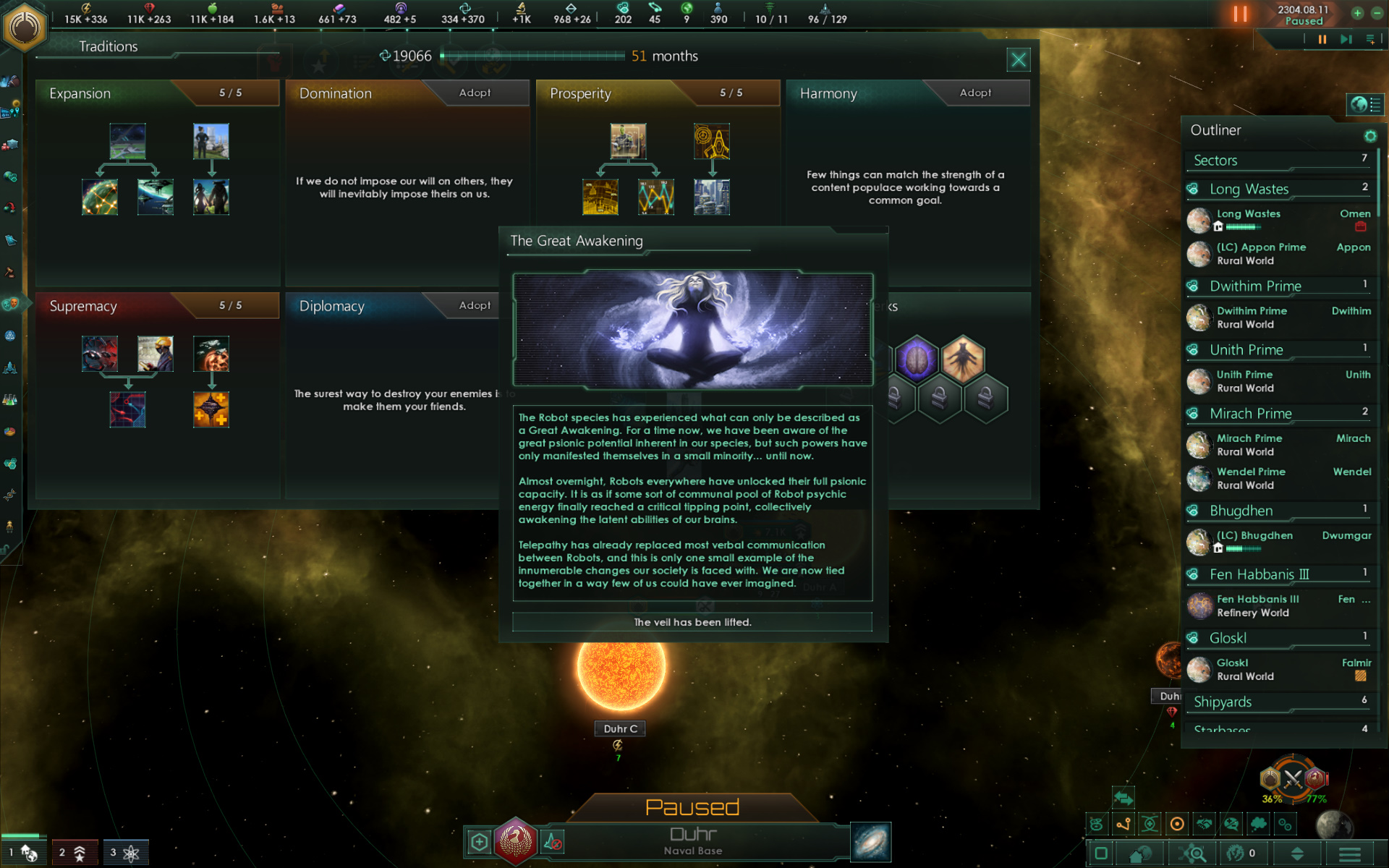Click the tradition progress bar showing 51 months
Viewport: 1389px width, 868px height.
point(535,56)
